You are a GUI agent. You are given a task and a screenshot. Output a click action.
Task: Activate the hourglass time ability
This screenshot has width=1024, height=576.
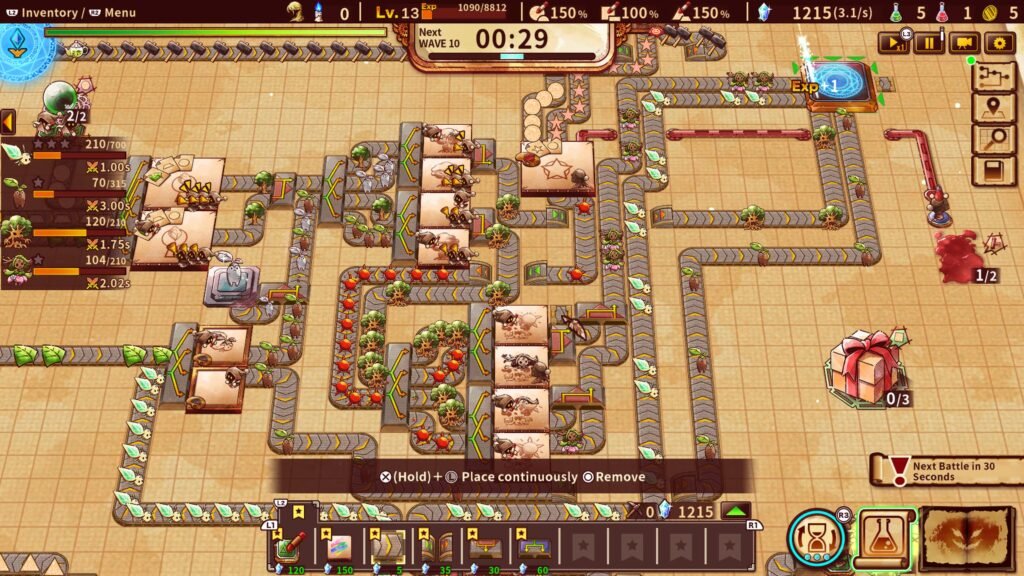coord(818,538)
